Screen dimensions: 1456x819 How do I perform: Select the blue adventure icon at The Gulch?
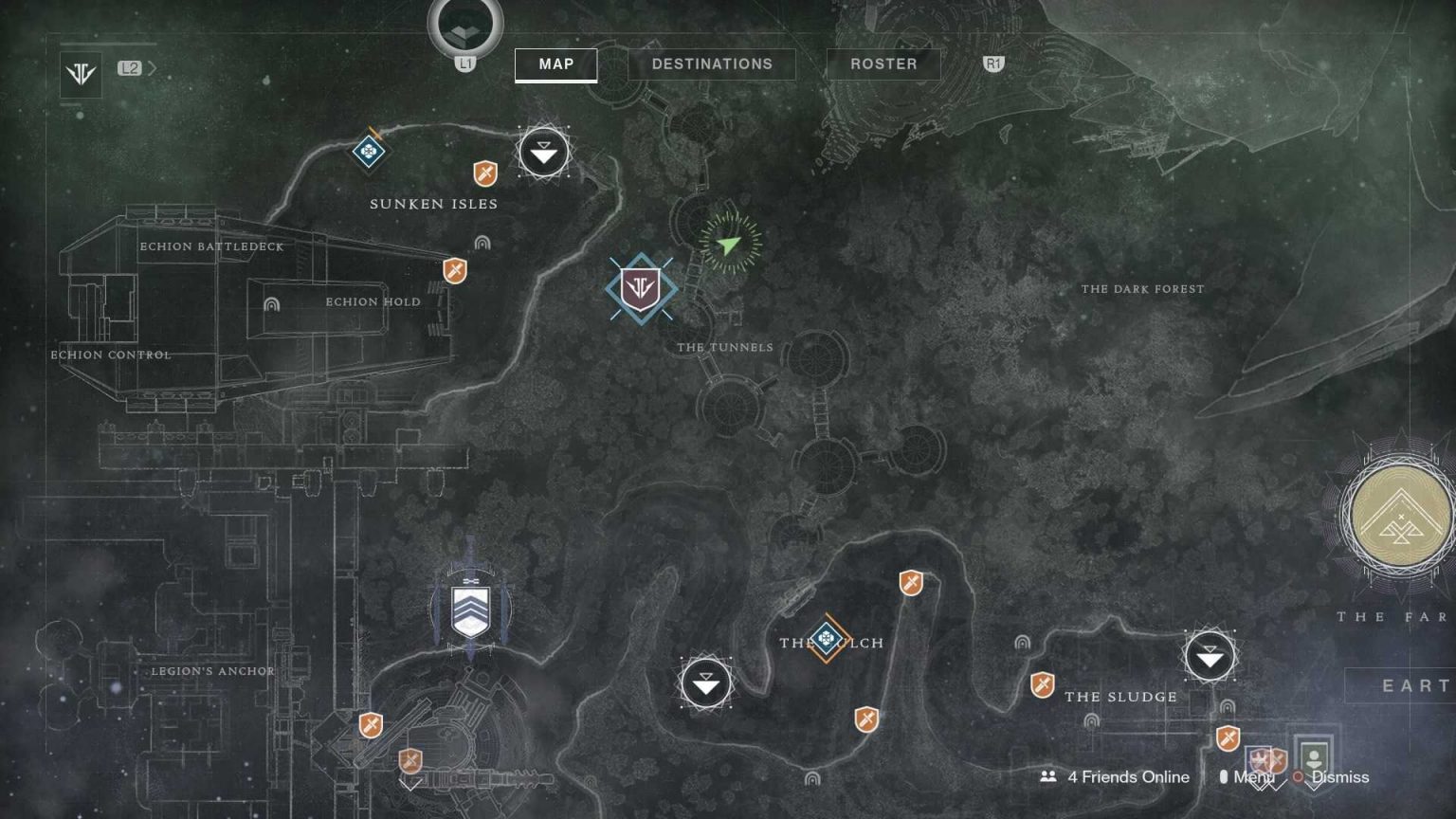click(827, 640)
